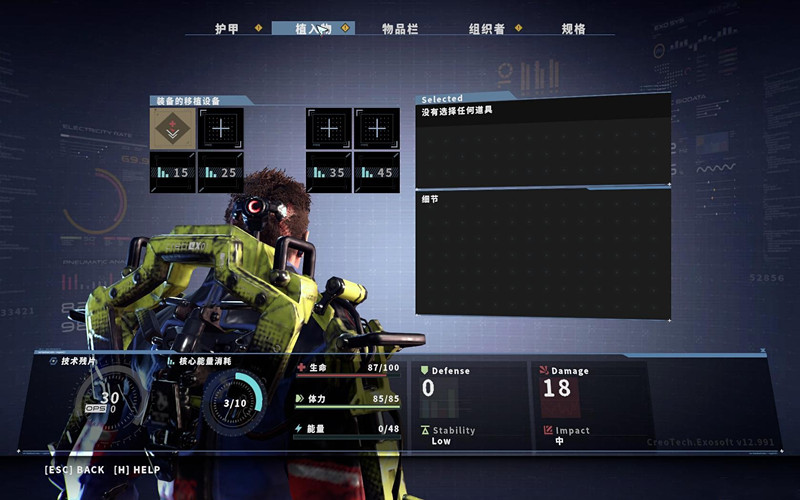Go to the 组织者 organizer tab
Image resolution: width=800 pixels, height=500 pixels.
[488, 29]
